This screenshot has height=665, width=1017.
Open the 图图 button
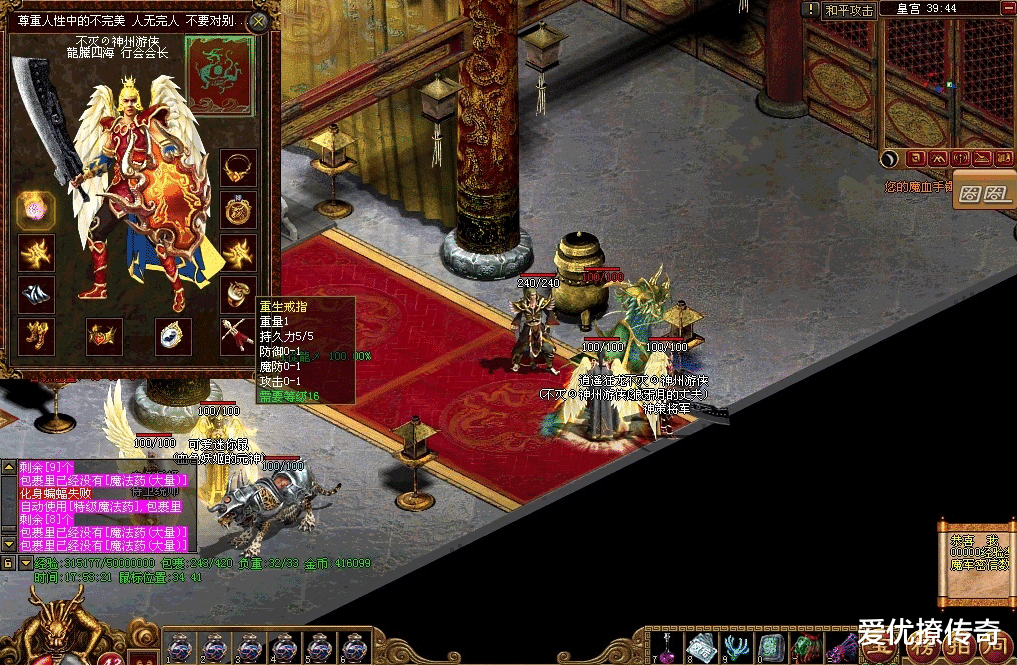tap(984, 193)
